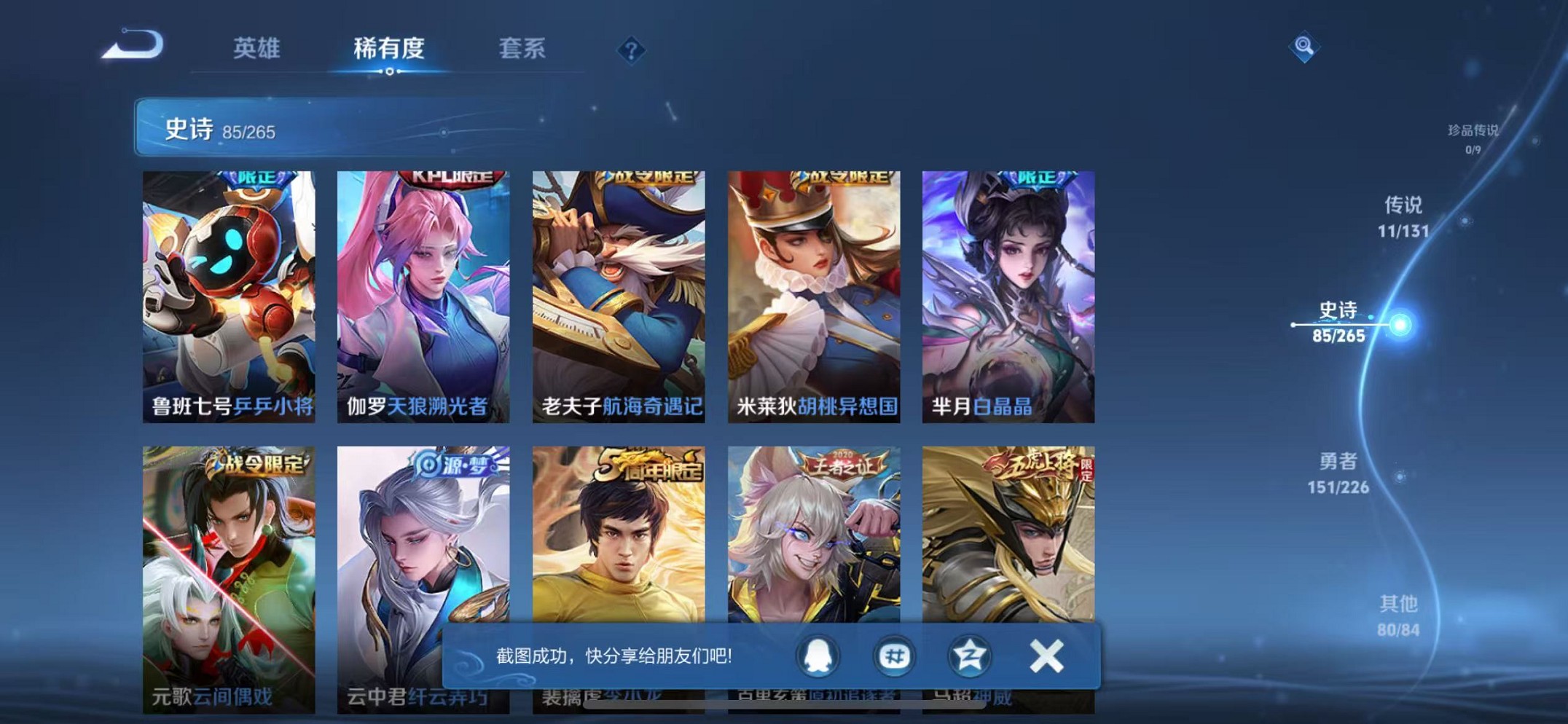
Task: Dismiss the share bar with the X icon
Action: (x=1046, y=654)
